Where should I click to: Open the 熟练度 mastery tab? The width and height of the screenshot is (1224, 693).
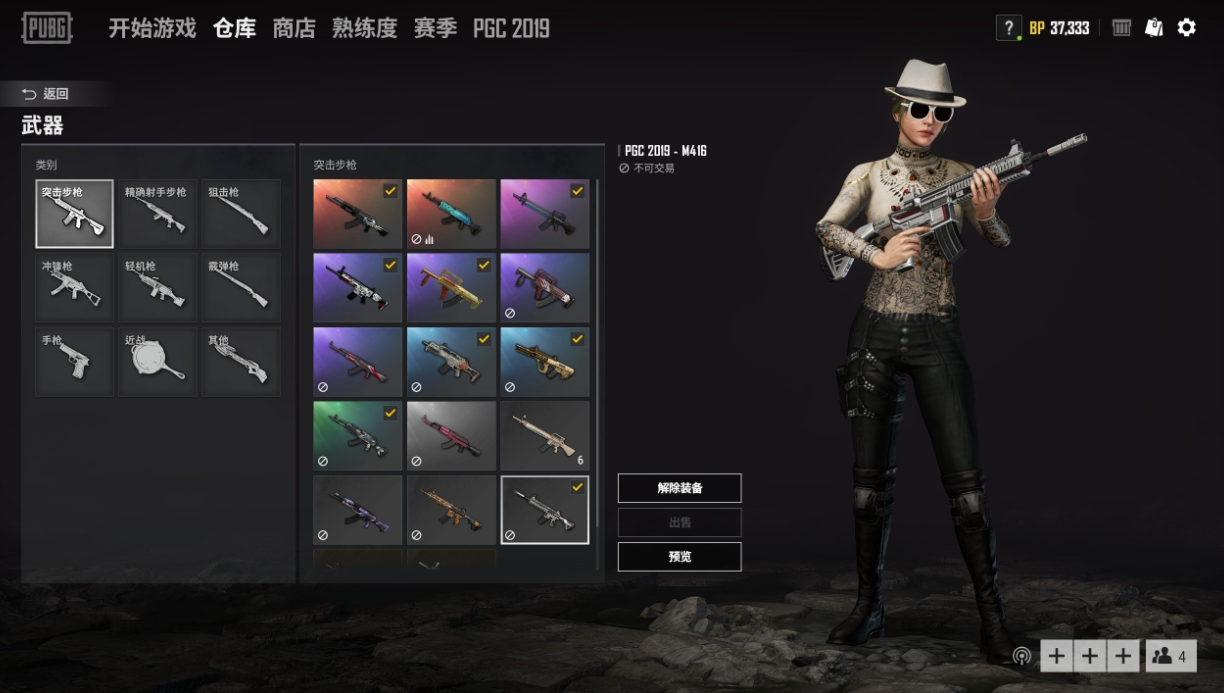(x=364, y=28)
